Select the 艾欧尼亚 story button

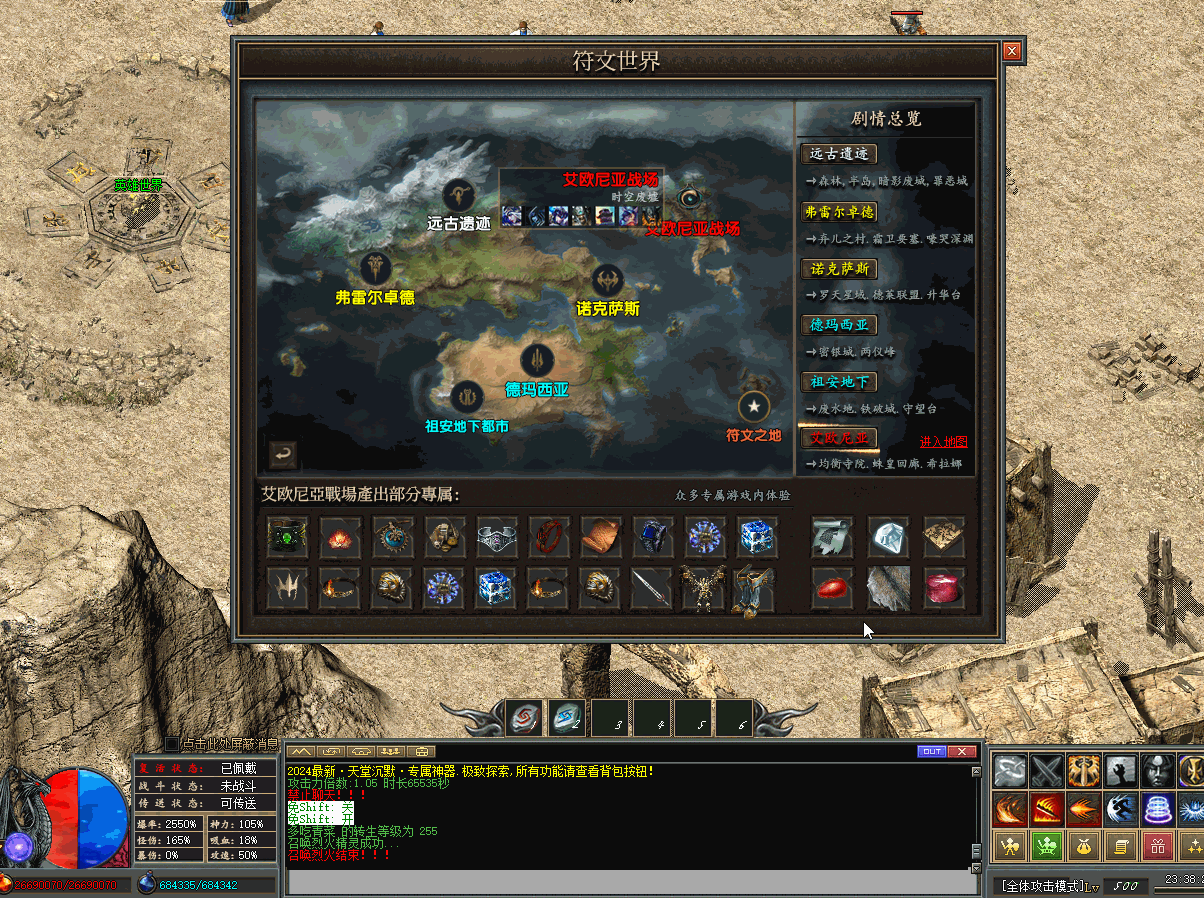point(839,438)
